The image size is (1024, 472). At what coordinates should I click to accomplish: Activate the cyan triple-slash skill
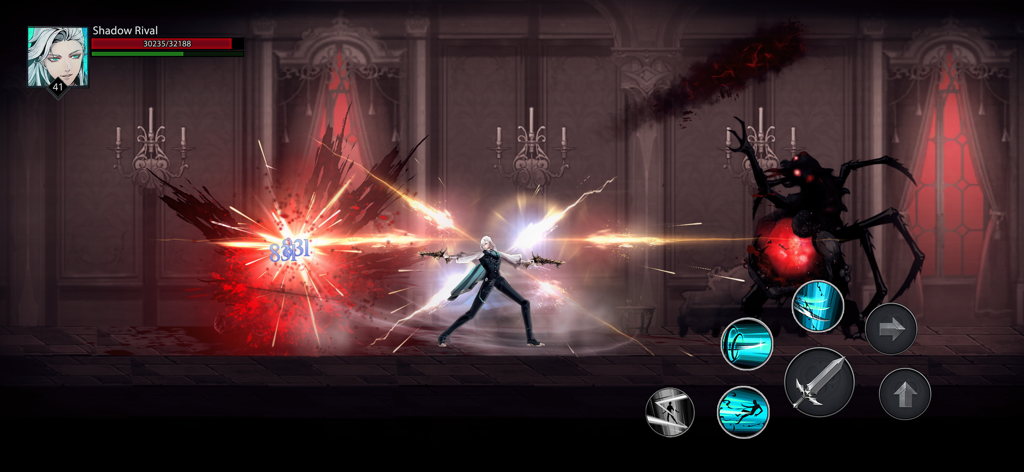(817, 307)
